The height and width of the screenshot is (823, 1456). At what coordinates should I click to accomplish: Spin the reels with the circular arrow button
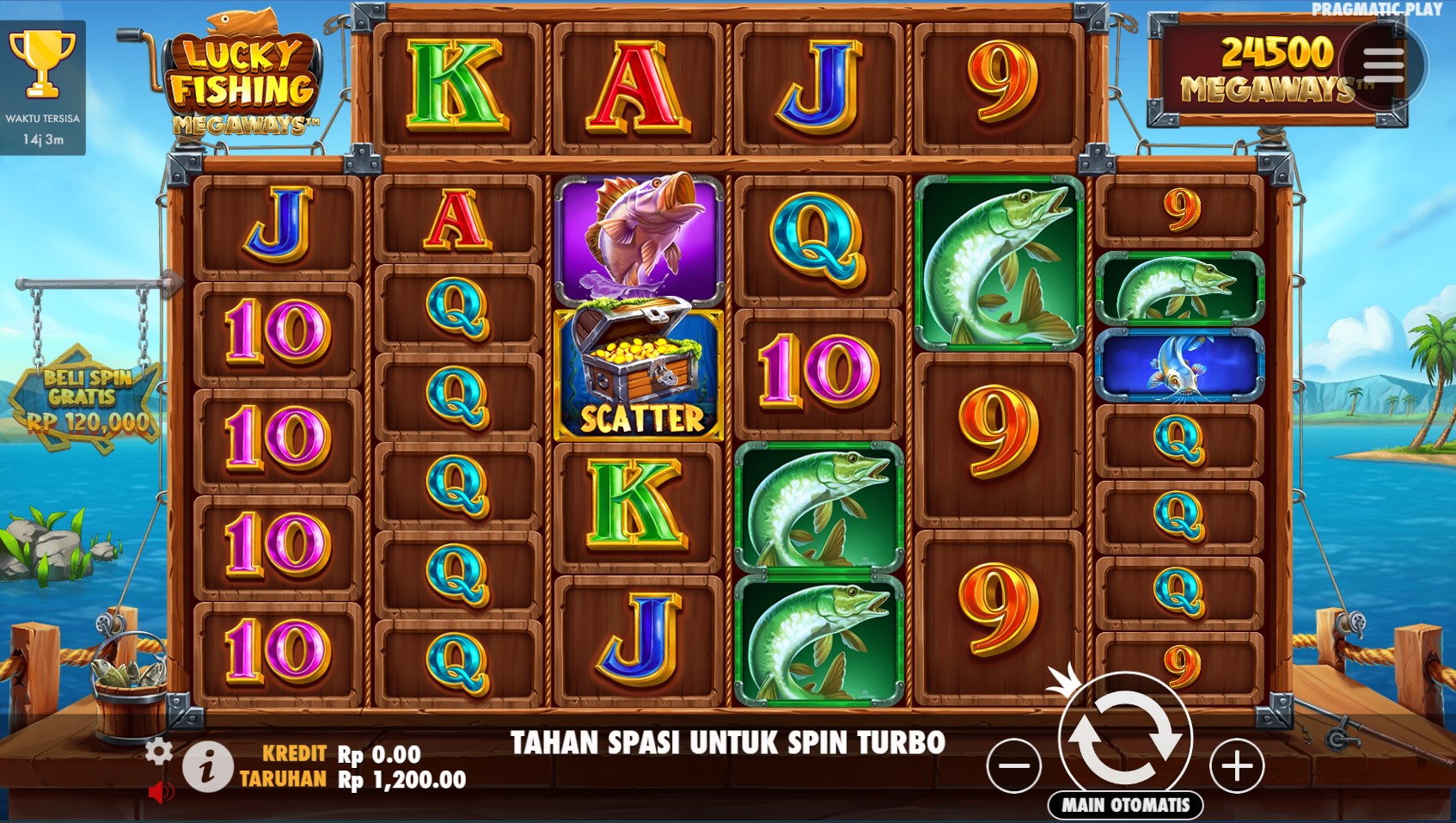coord(1125,739)
